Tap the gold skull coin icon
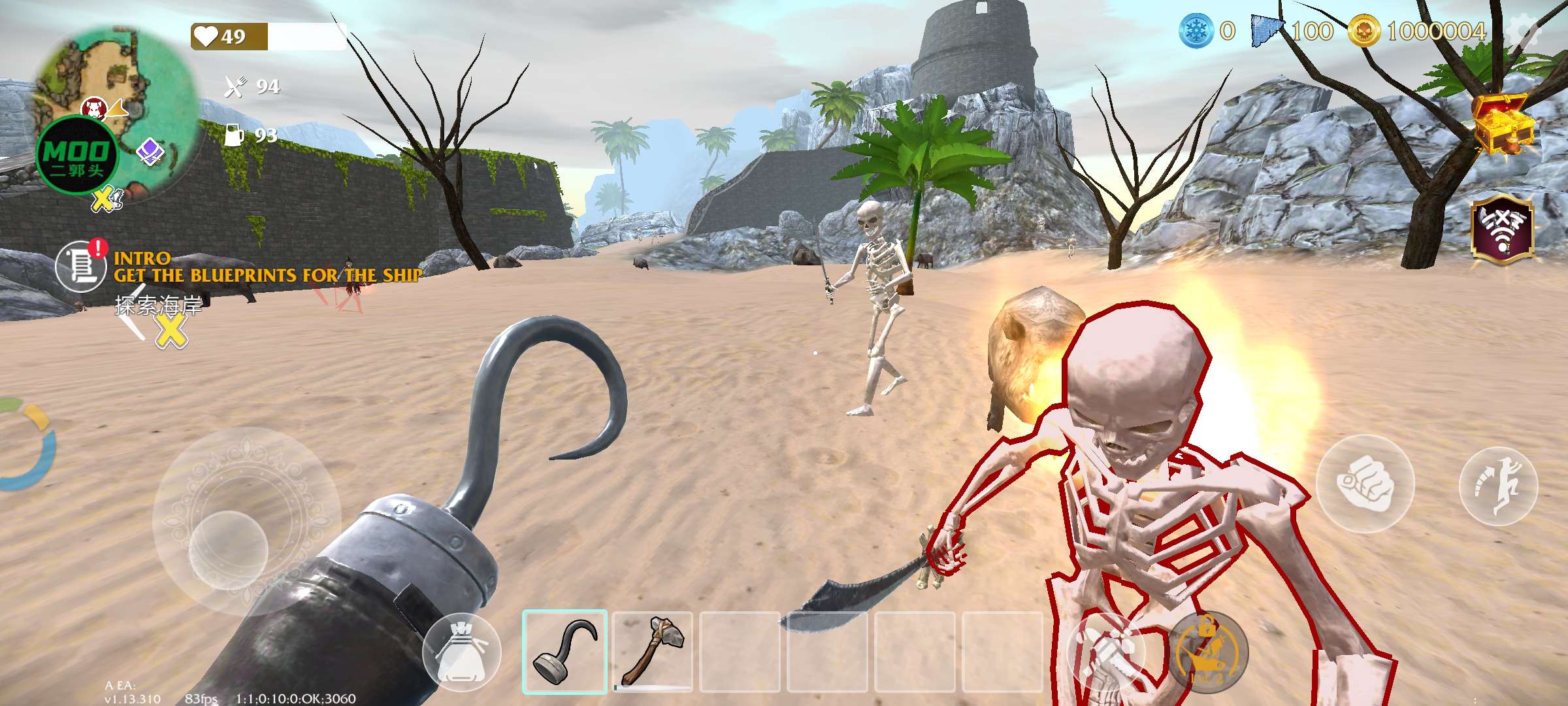Viewport: 1568px width, 706px height. click(1364, 31)
